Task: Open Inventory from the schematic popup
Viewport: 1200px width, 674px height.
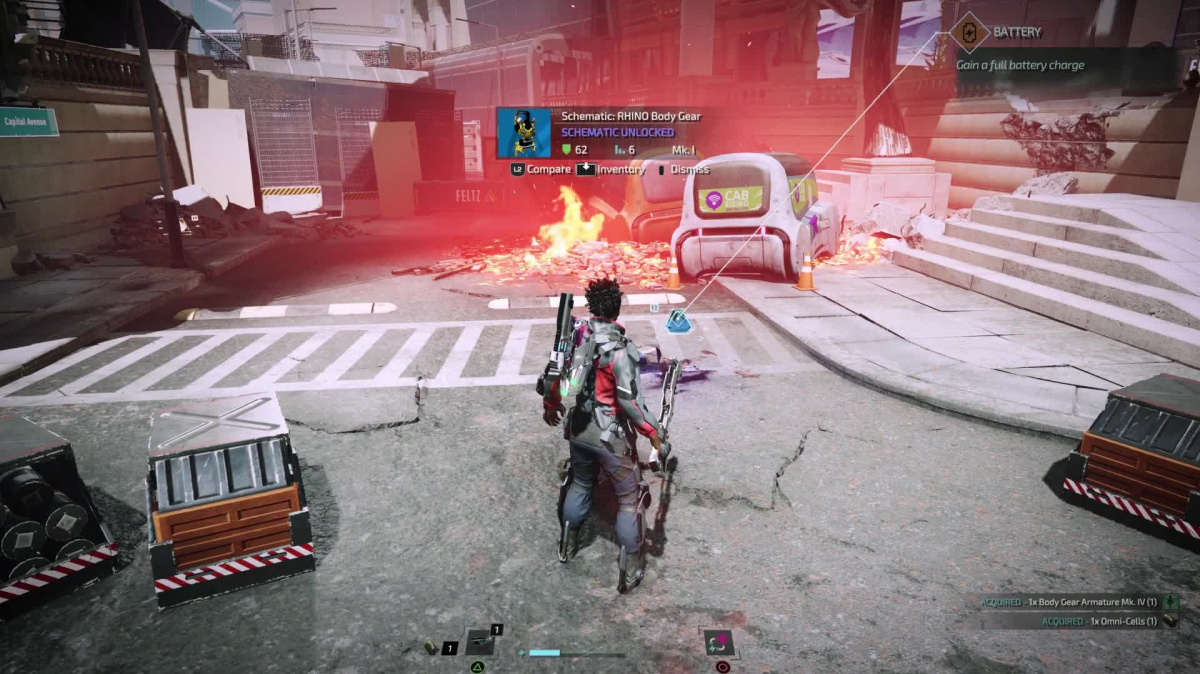Action: pyautogui.click(x=611, y=170)
